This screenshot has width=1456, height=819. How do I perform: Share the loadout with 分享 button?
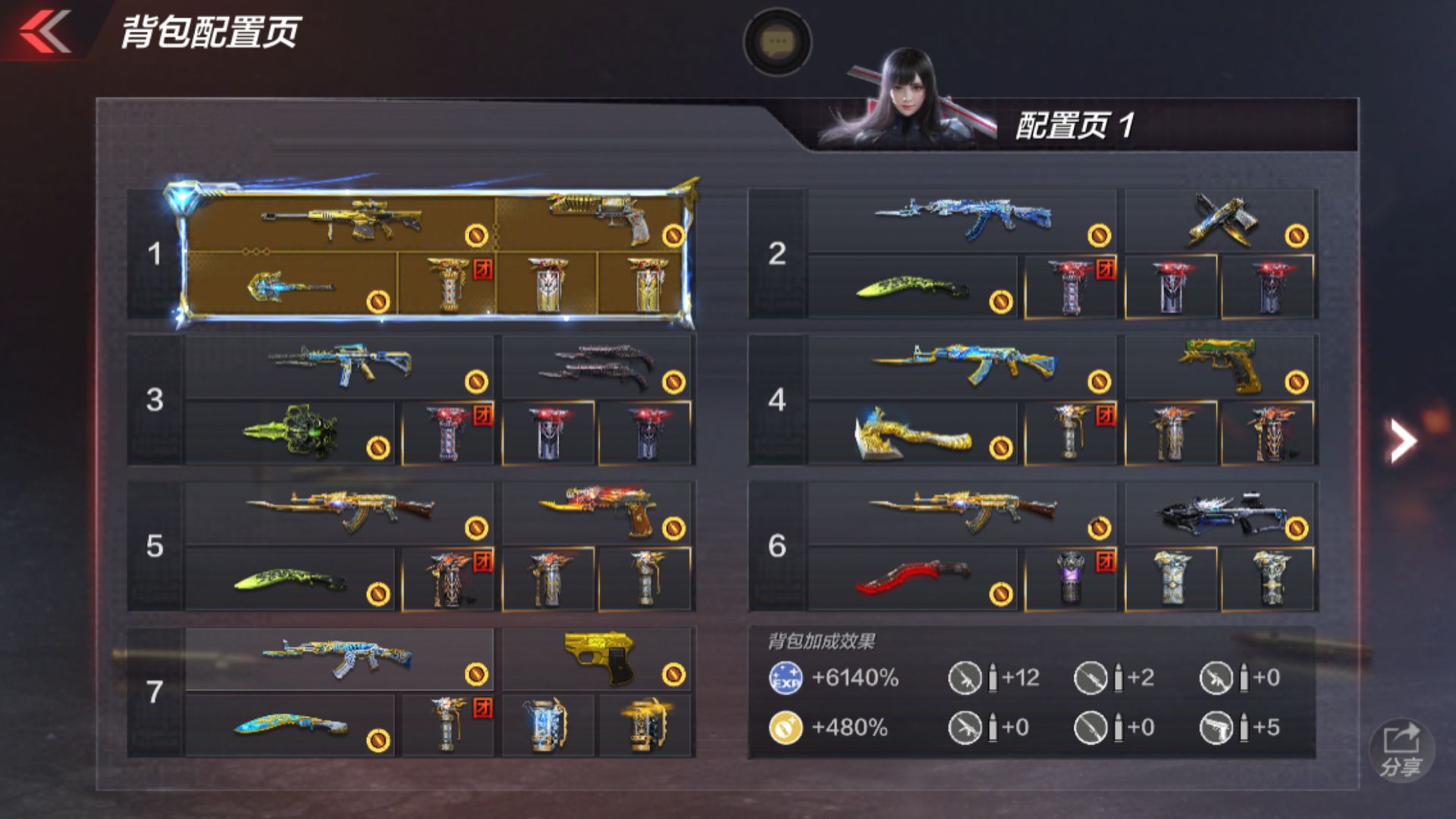pos(1401,749)
